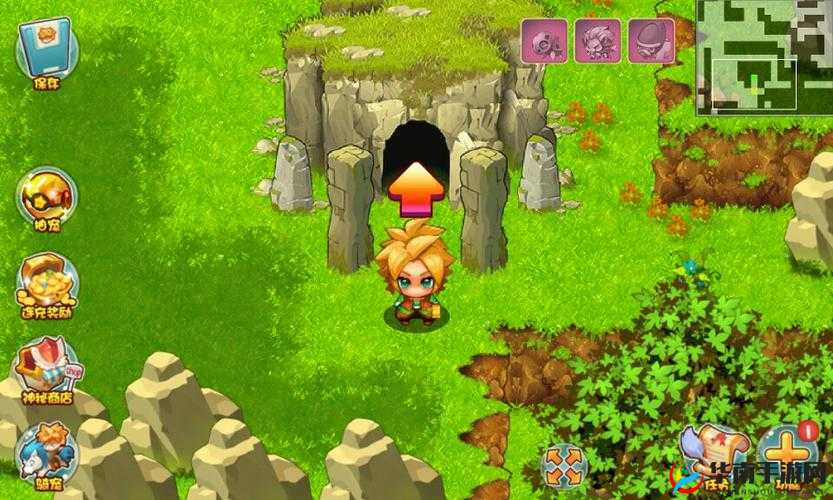Open the 骑宠 mount menu
Viewport: 833px width, 500px height.
point(46,453)
